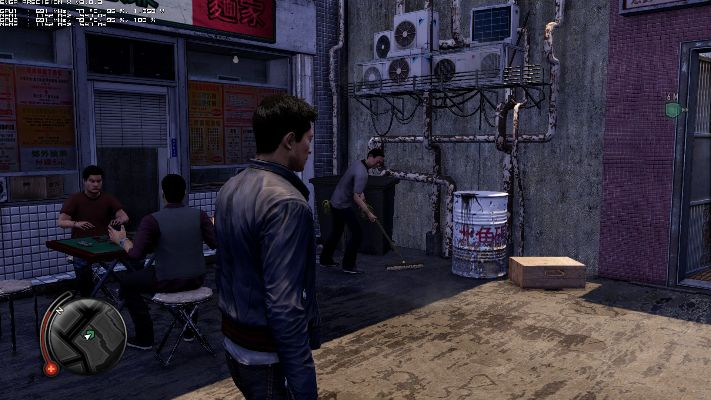
Task: Select the green objective marker on the minimap
Action: 91,334
